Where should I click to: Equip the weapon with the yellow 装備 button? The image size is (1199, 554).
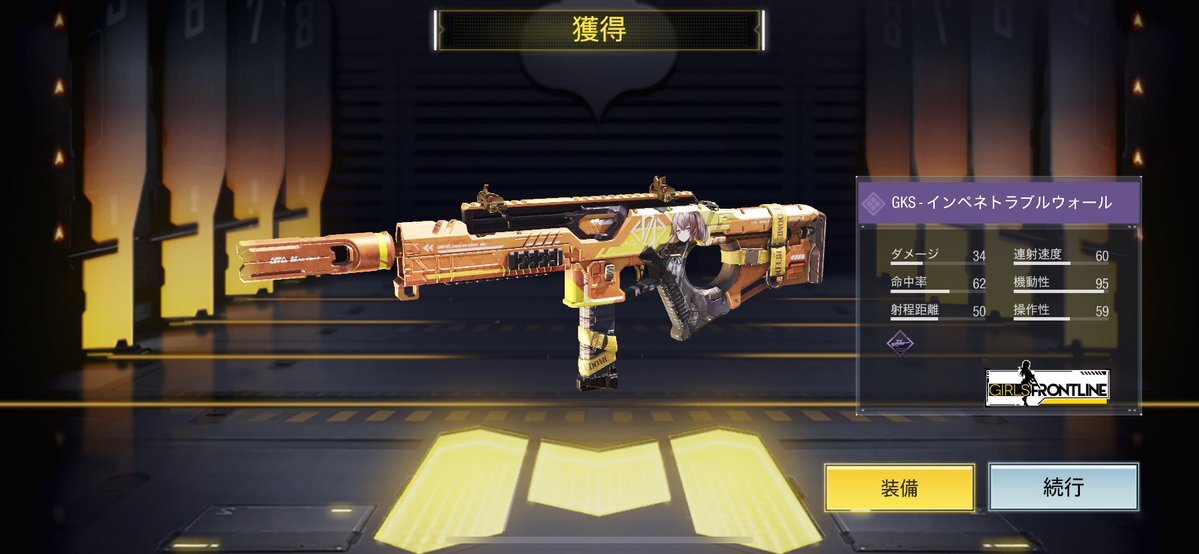899,488
